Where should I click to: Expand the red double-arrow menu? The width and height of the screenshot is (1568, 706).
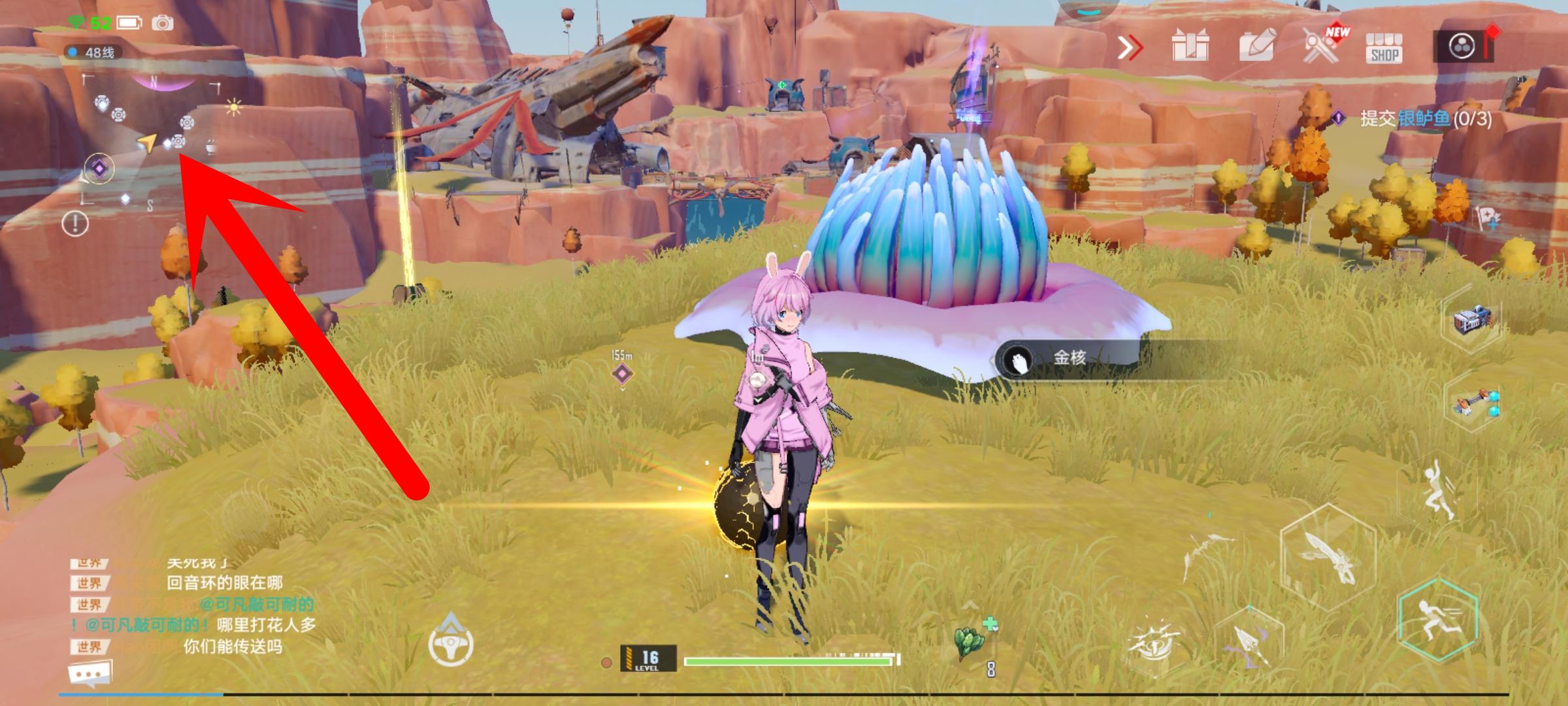[1130, 48]
